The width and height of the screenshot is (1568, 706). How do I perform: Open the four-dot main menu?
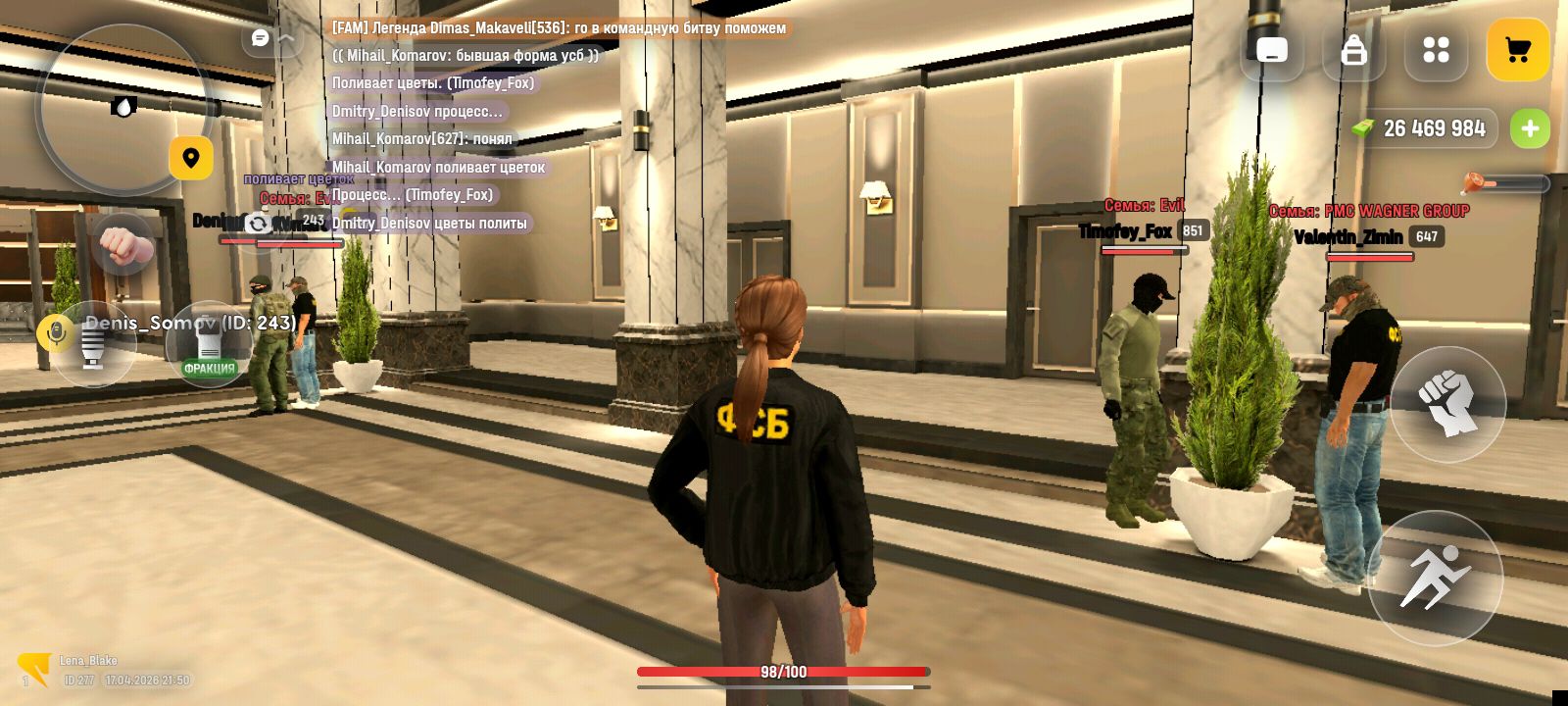click(1436, 50)
